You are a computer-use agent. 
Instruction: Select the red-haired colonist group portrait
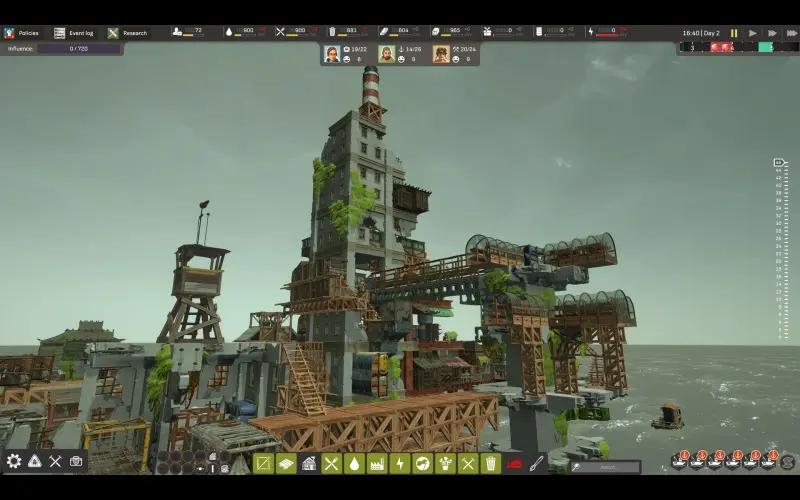tap(332, 54)
